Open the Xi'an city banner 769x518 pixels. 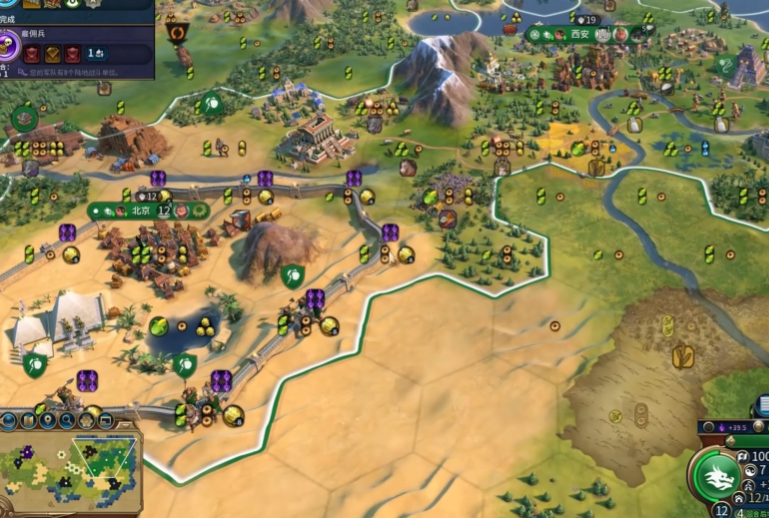point(580,35)
